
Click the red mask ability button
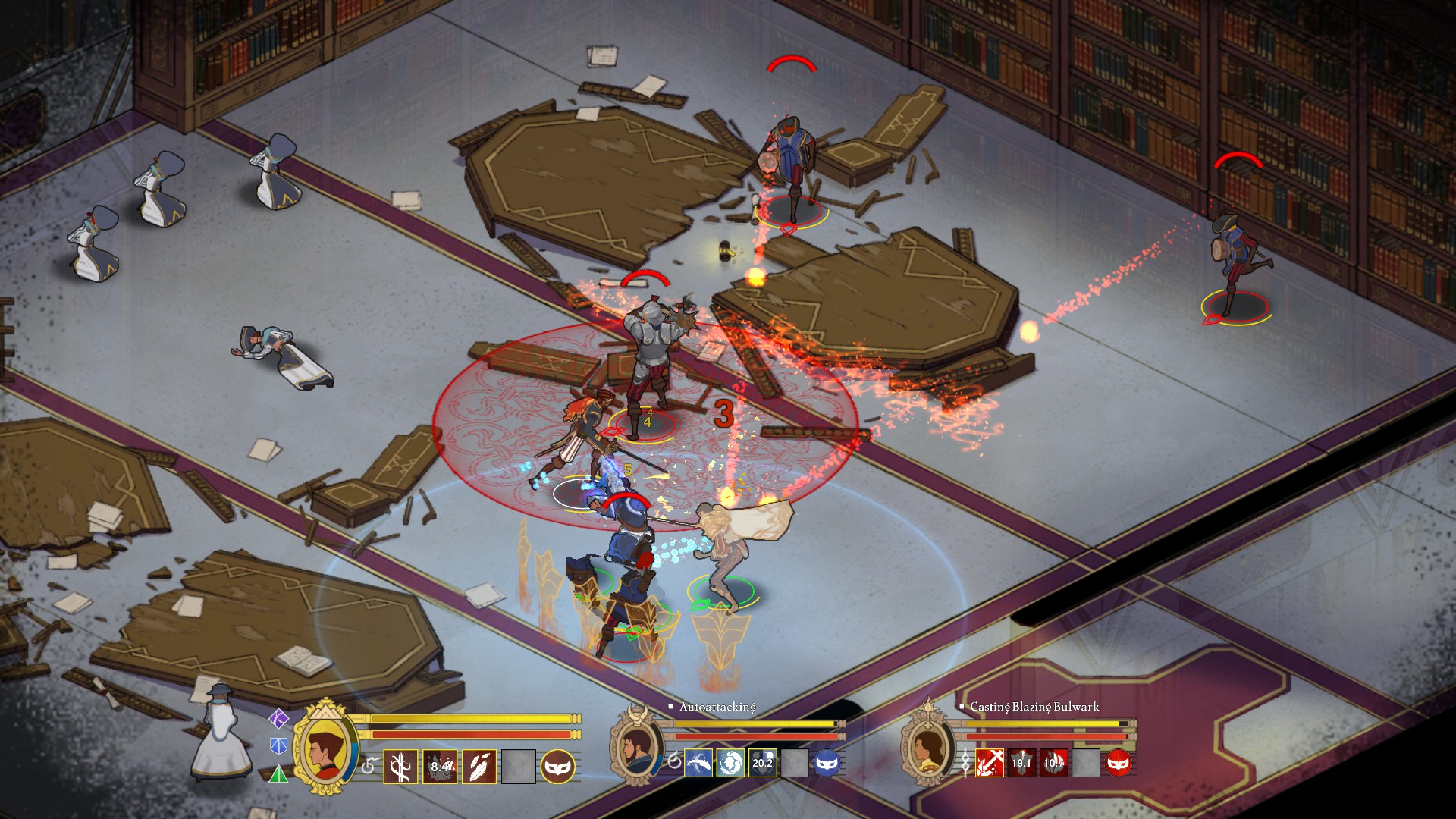point(1119,763)
